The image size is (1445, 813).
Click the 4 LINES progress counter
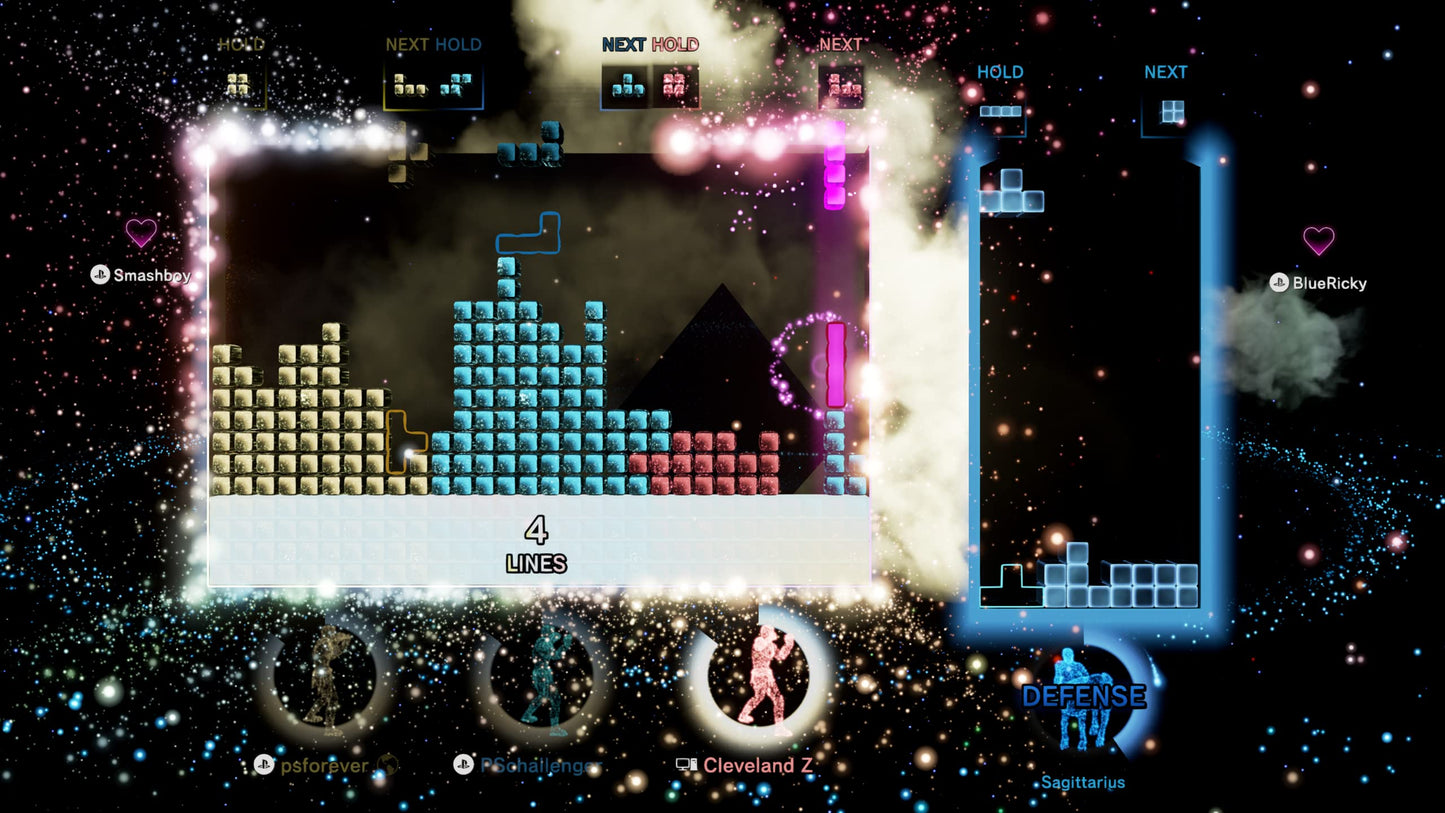click(x=537, y=543)
